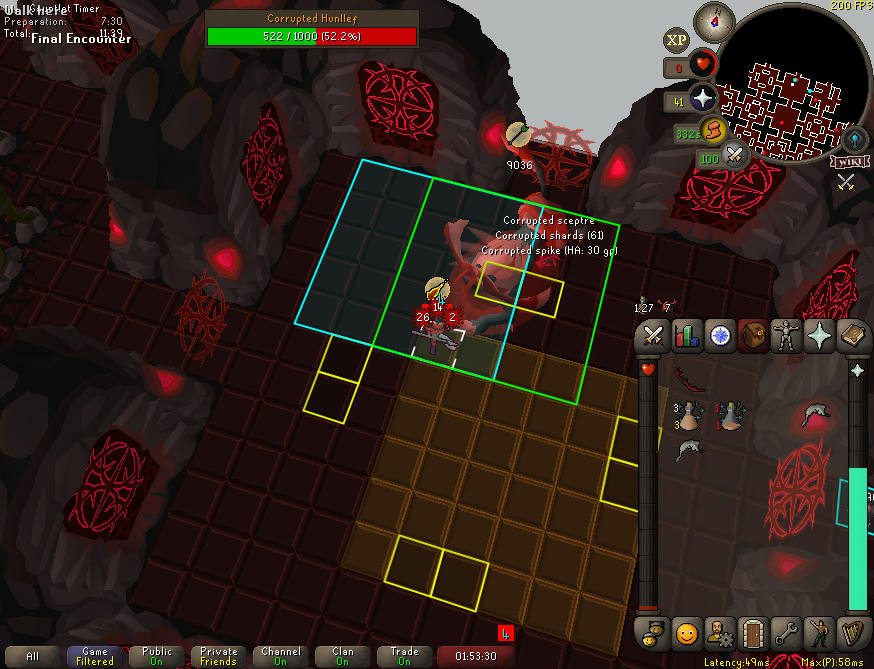Switch to the Skills tab
The image size is (874, 669).
tap(686, 336)
